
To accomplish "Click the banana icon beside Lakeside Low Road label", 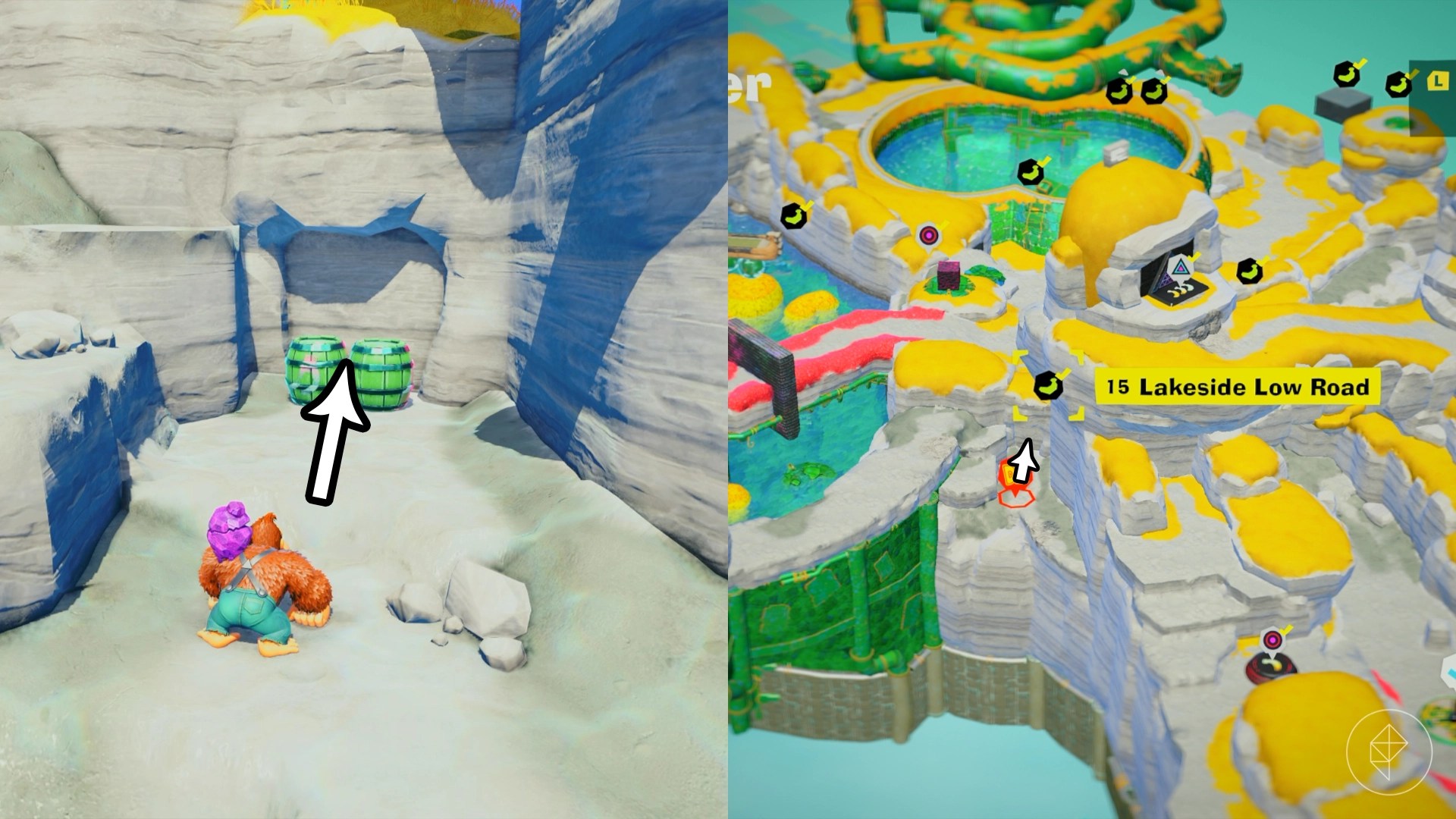I will click(x=1049, y=385).
